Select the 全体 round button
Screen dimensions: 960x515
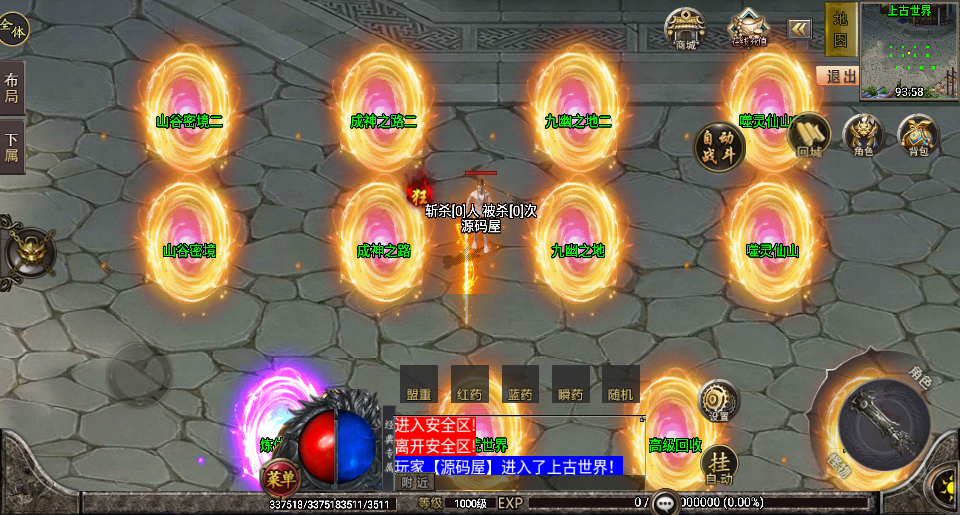13,30
